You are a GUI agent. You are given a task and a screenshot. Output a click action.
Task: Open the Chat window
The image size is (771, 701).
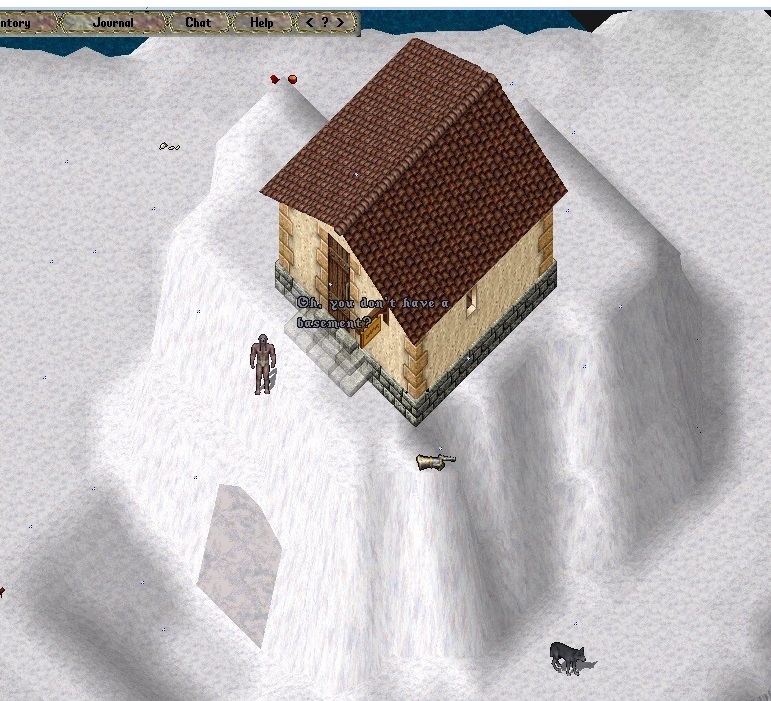pyautogui.click(x=198, y=23)
